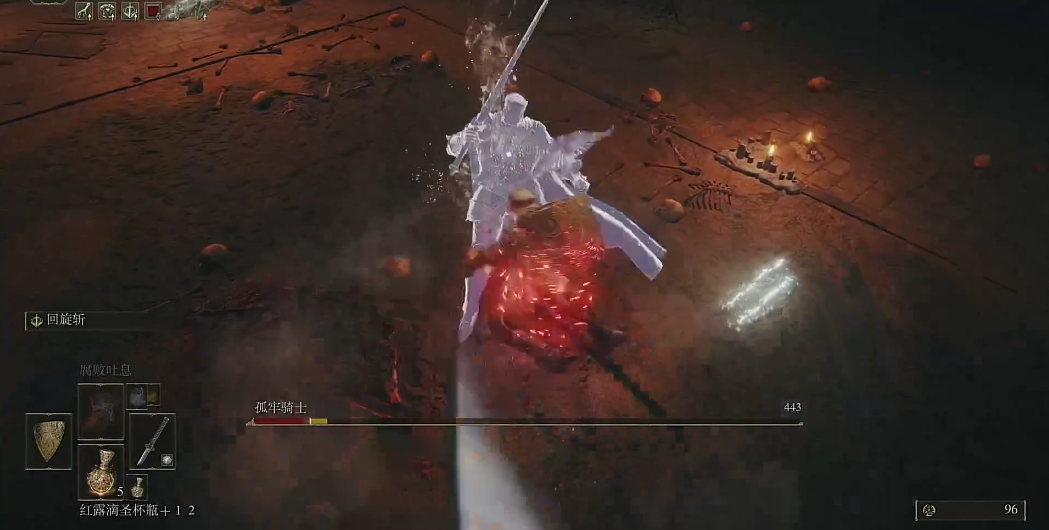Select the golden shield slot
The height and width of the screenshot is (530, 1049).
pos(48,441)
